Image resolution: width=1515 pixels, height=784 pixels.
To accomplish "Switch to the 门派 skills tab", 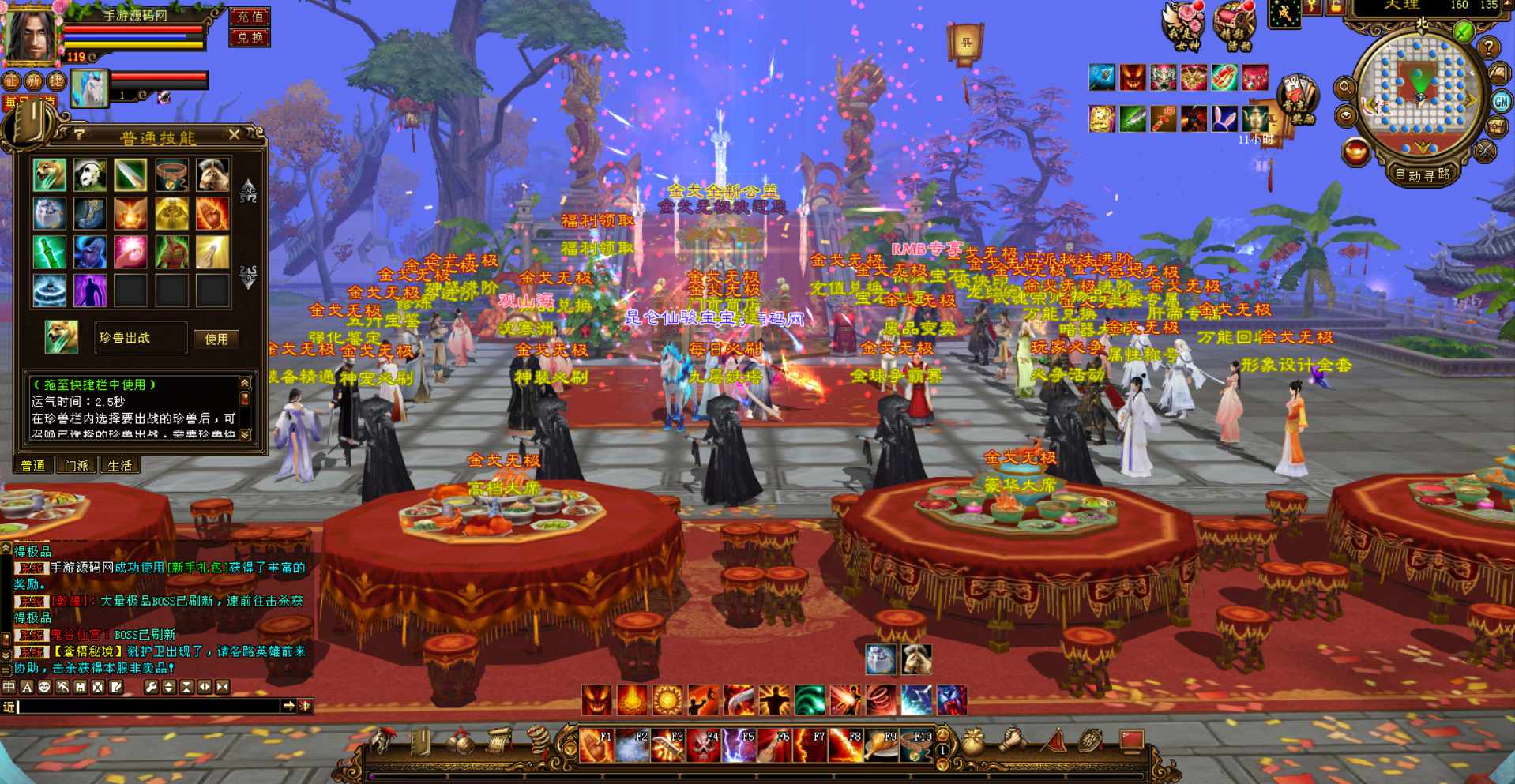I will click(77, 466).
